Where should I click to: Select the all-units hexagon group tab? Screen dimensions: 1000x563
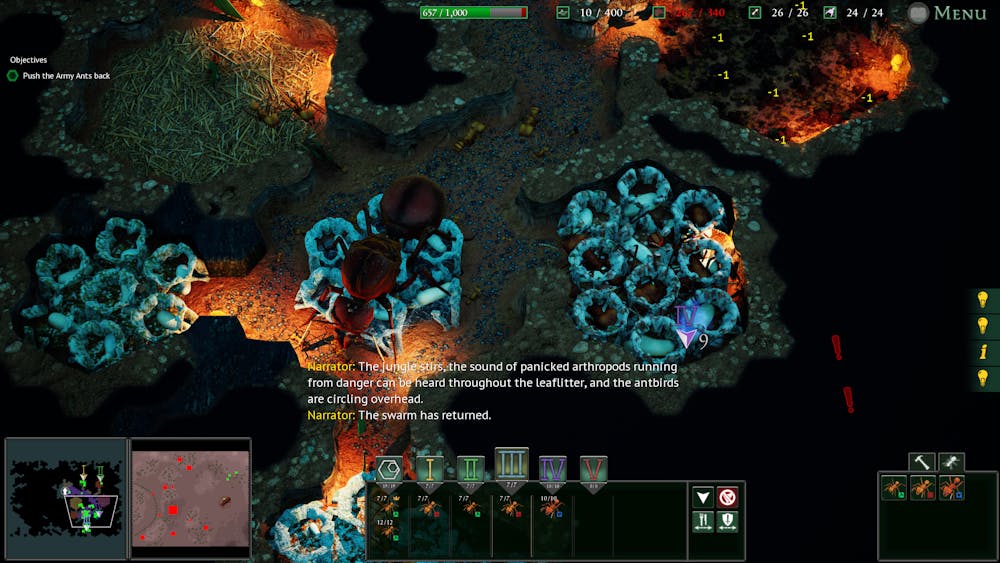[388, 469]
